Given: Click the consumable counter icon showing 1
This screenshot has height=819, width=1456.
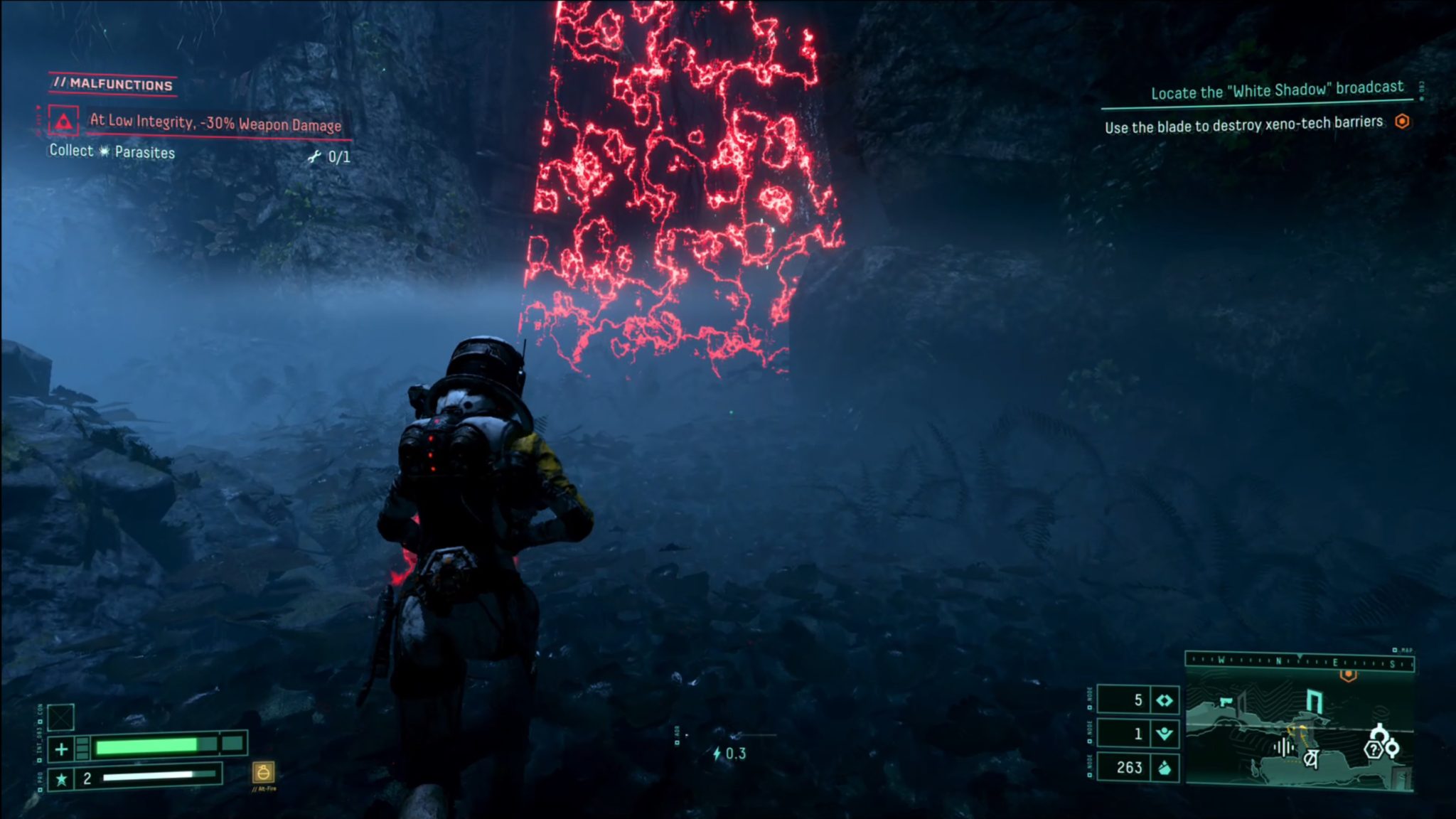Looking at the screenshot, I should coord(1165,734).
